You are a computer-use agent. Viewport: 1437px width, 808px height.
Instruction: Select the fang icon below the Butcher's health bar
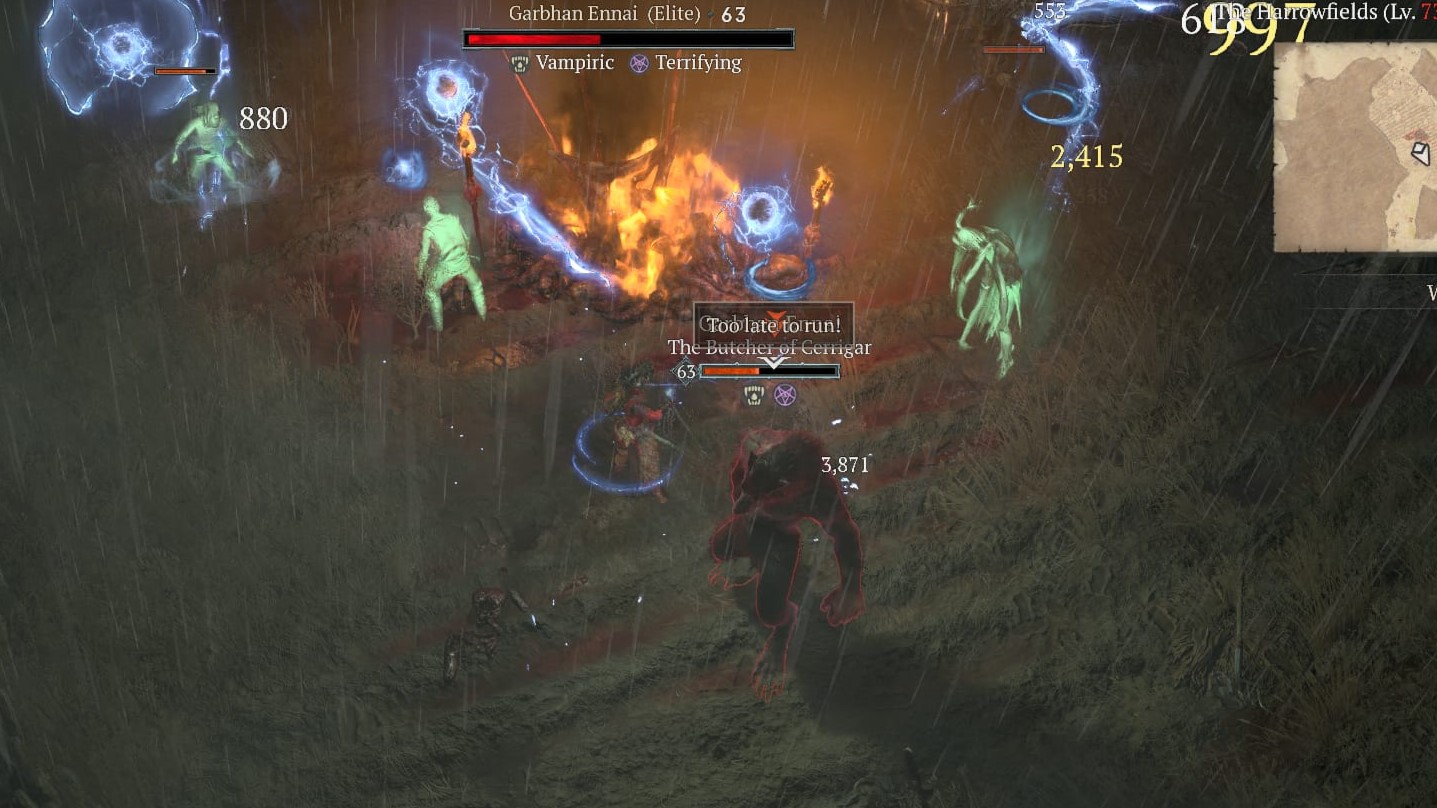pos(753,395)
